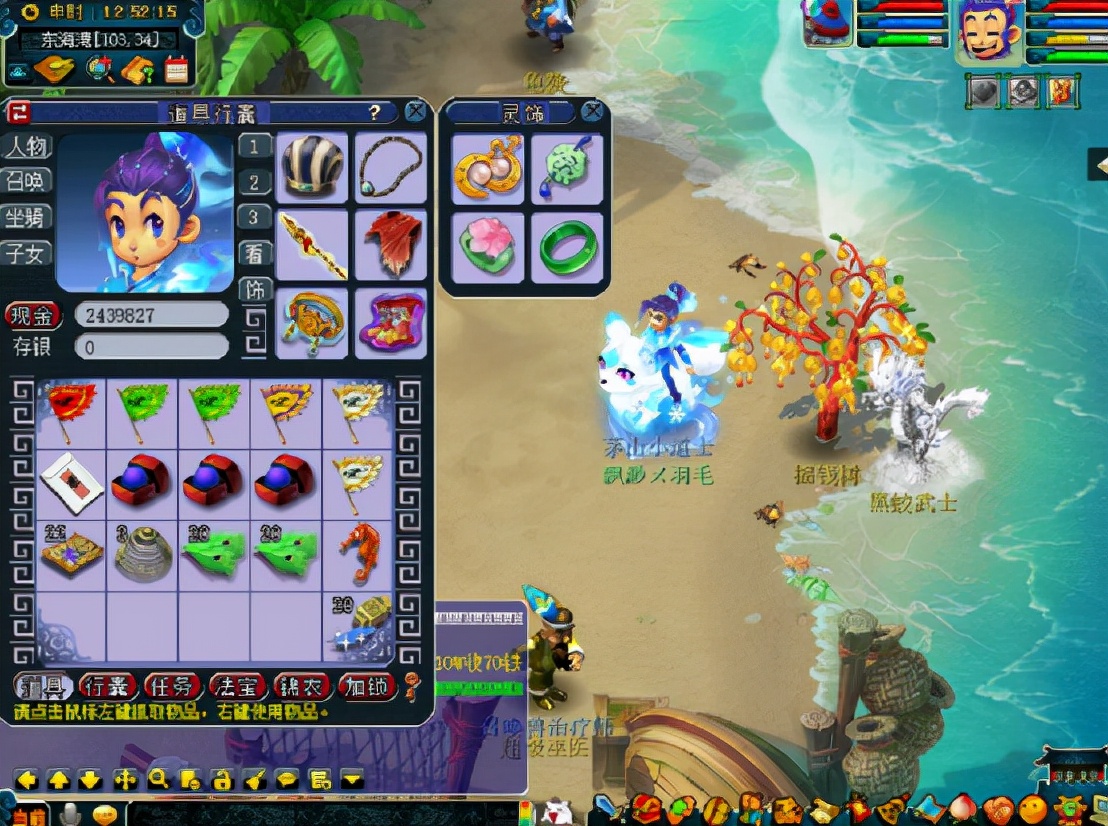Viewport: 1108px width, 826px height.
Task: Select the 子女 children tab
Action: tap(26, 252)
